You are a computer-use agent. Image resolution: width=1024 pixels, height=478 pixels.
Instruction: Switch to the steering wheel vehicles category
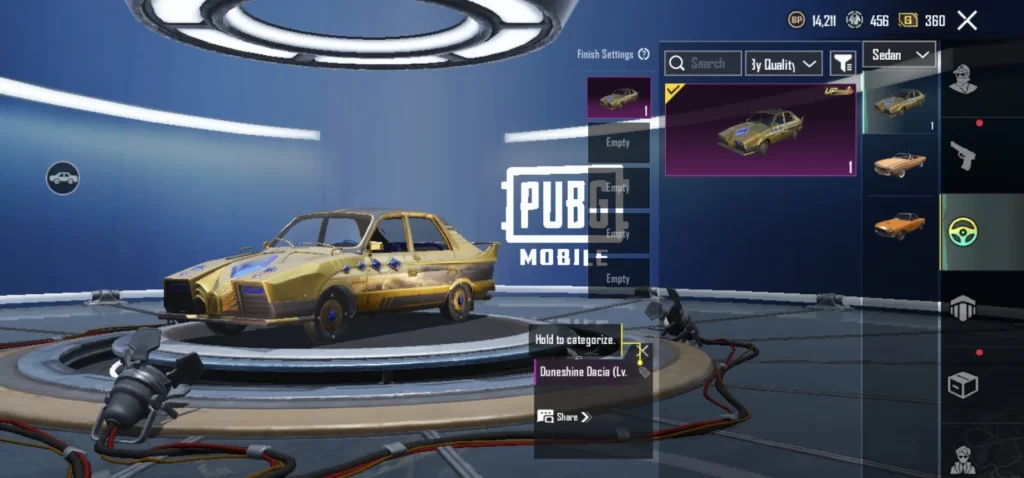962,232
